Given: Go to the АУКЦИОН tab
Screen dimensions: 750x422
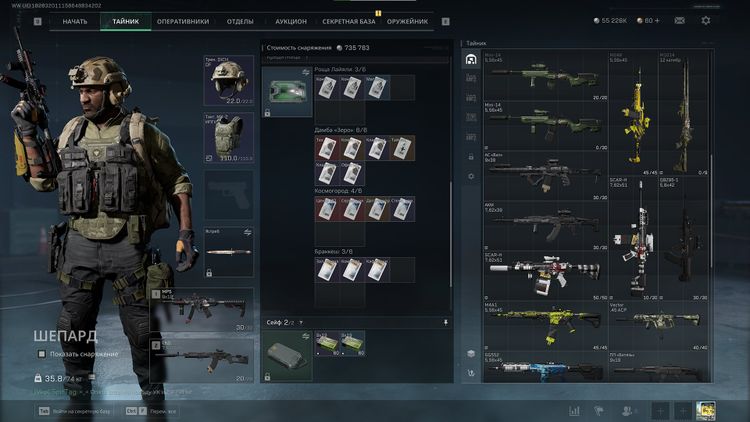Looking at the screenshot, I should (x=290, y=21).
